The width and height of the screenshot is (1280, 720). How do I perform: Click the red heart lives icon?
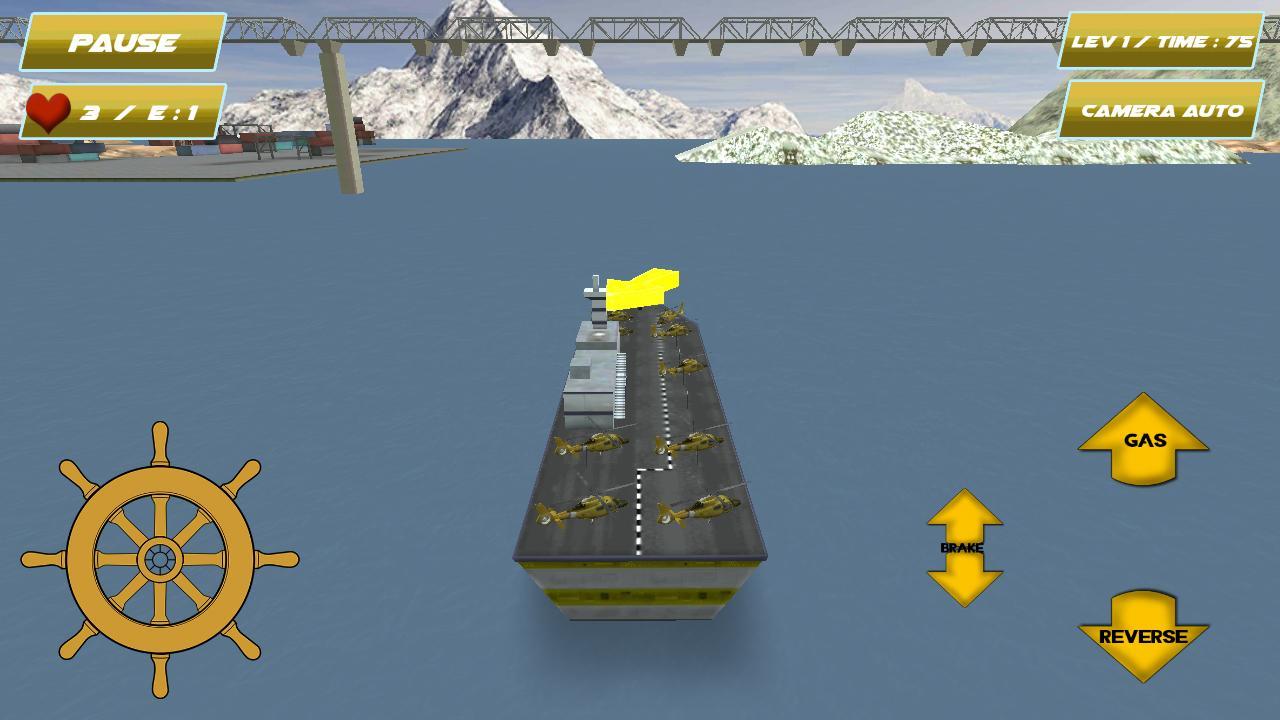click(x=50, y=110)
